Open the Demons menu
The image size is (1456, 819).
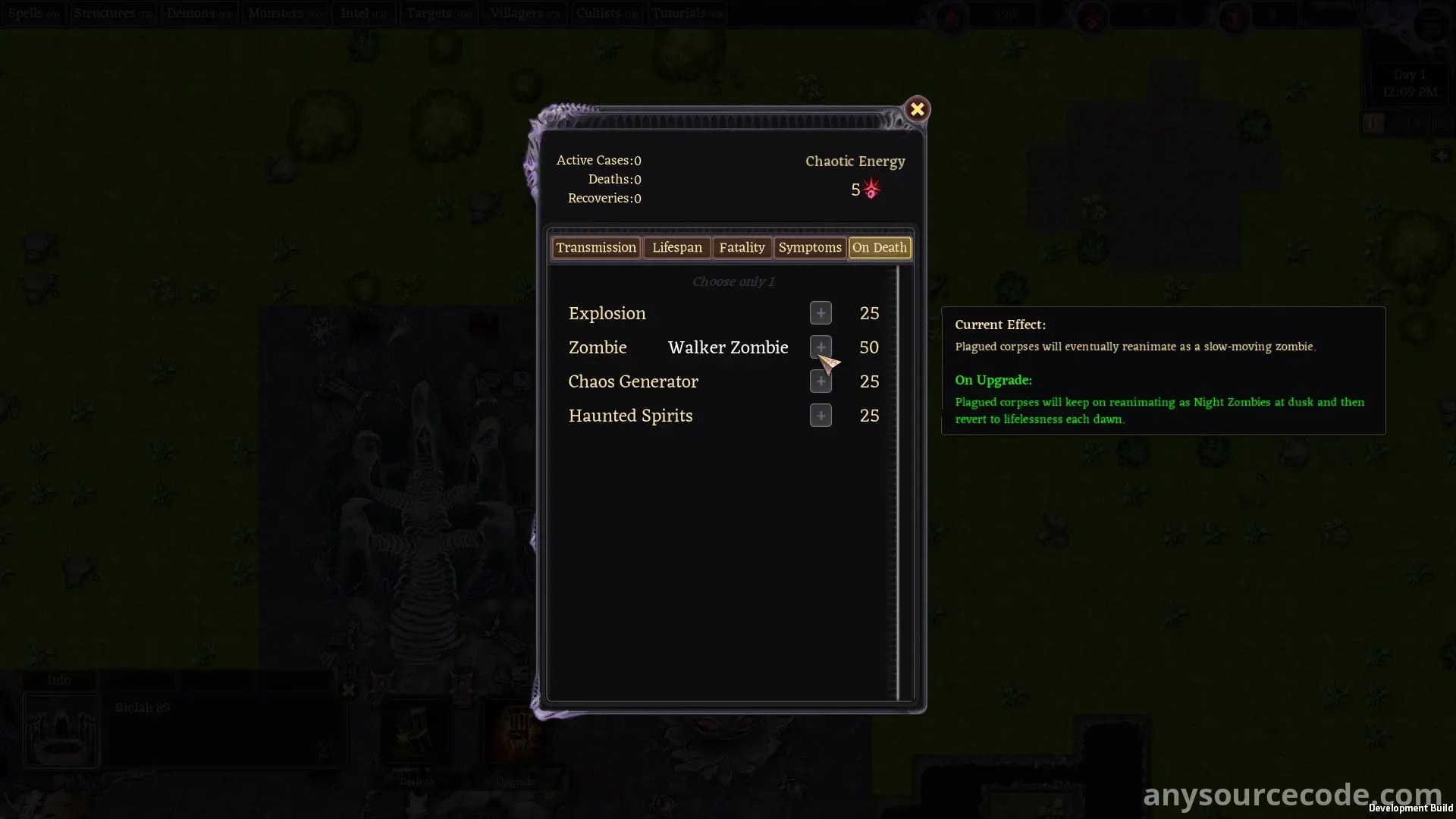pyautogui.click(x=199, y=14)
